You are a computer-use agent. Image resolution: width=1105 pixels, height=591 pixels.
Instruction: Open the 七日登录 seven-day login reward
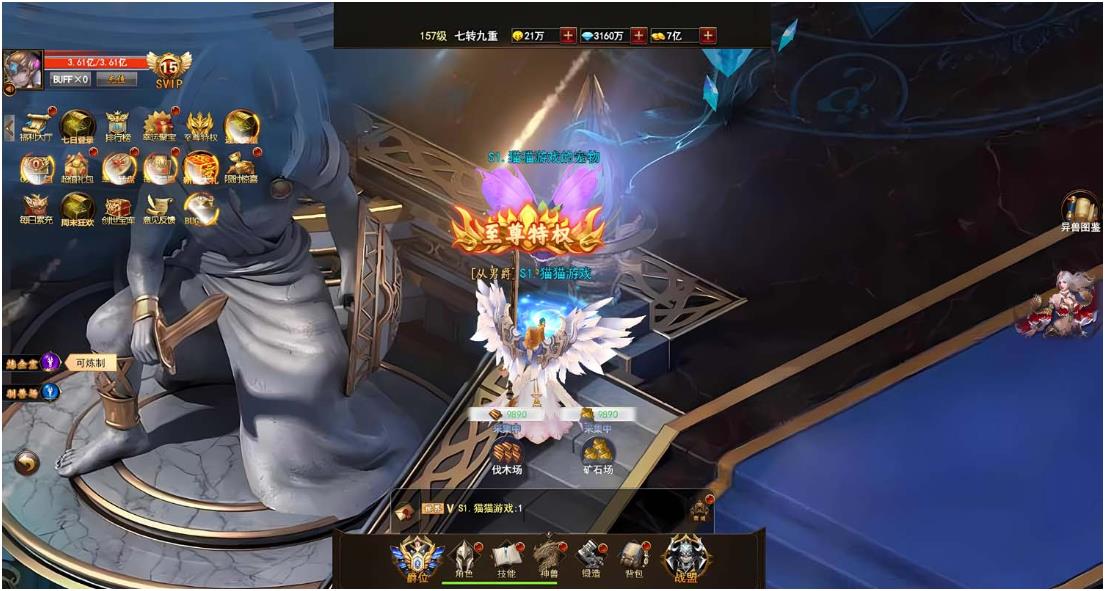(x=76, y=125)
